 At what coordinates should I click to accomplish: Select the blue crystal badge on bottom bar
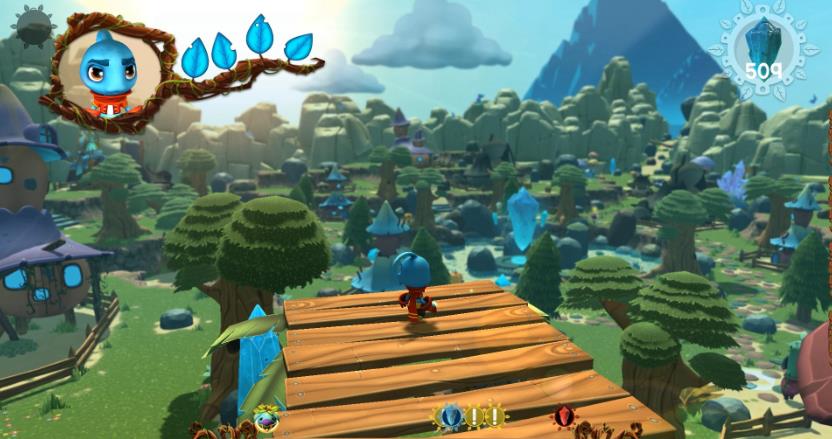point(447,418)
